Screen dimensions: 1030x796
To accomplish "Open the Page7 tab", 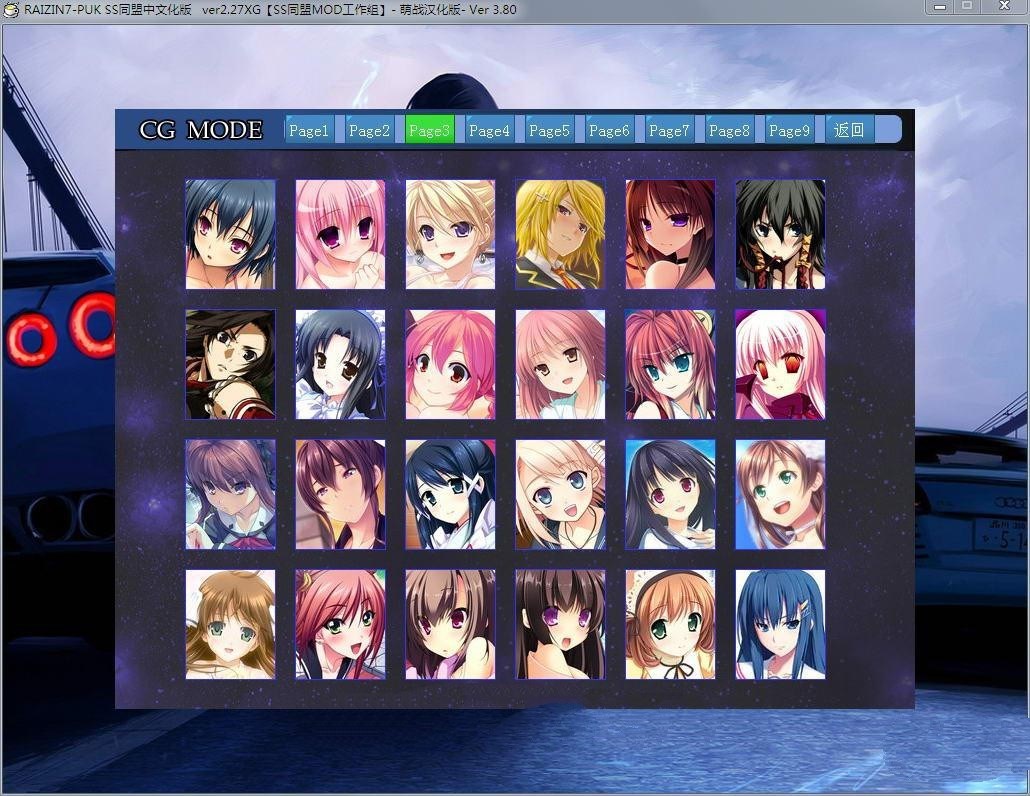I will [x=669, y=130].
